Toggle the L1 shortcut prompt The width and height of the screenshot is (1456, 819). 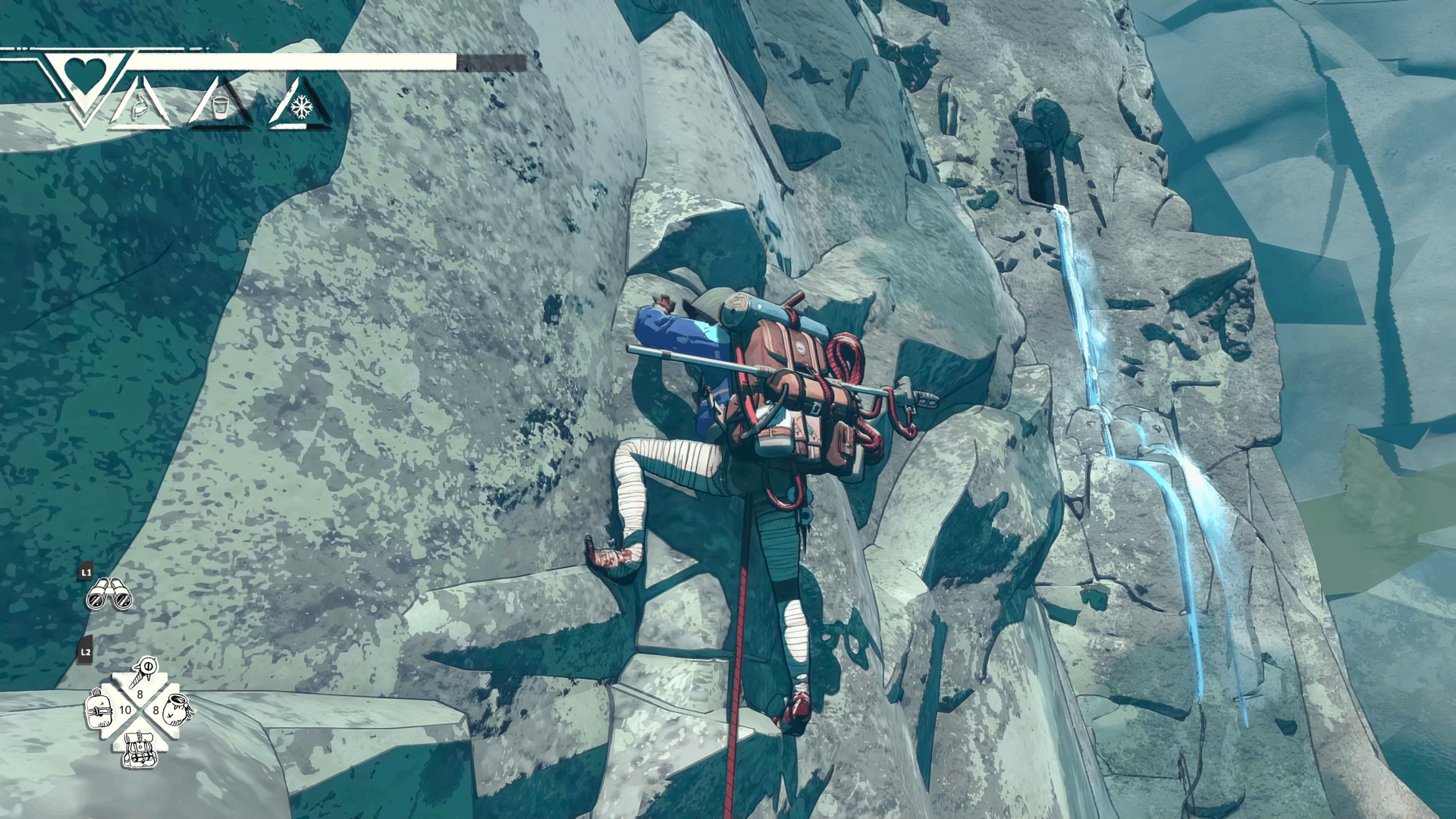click(86, 574)
